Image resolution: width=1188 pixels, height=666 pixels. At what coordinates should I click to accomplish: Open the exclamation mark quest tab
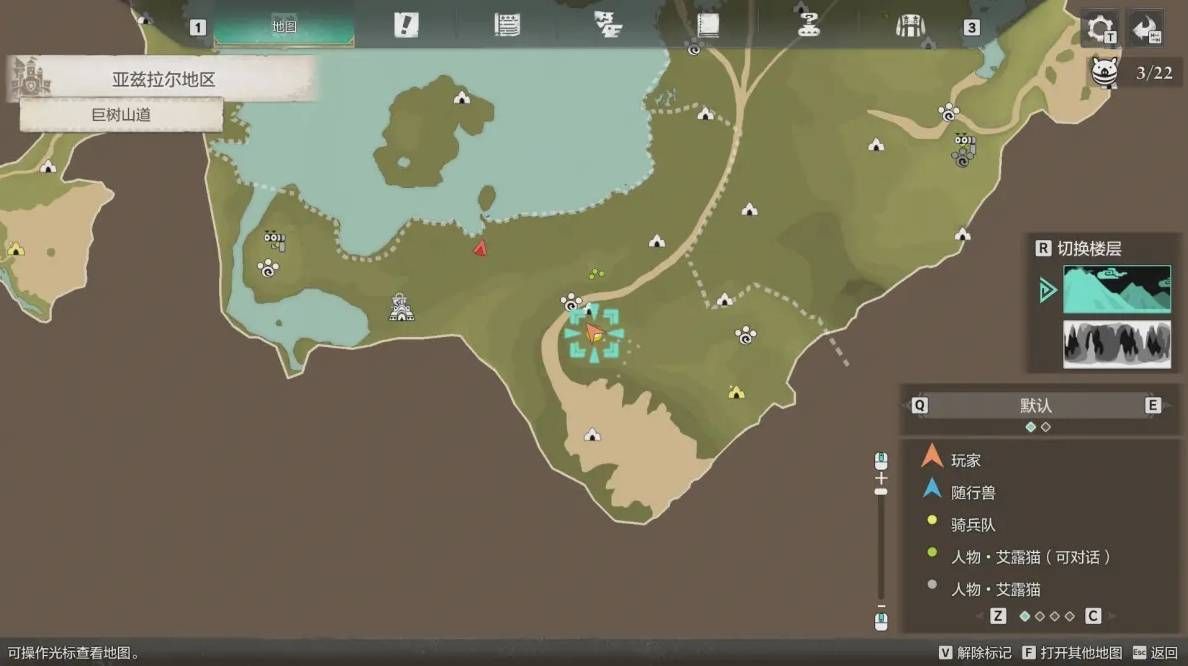point(405,26)
